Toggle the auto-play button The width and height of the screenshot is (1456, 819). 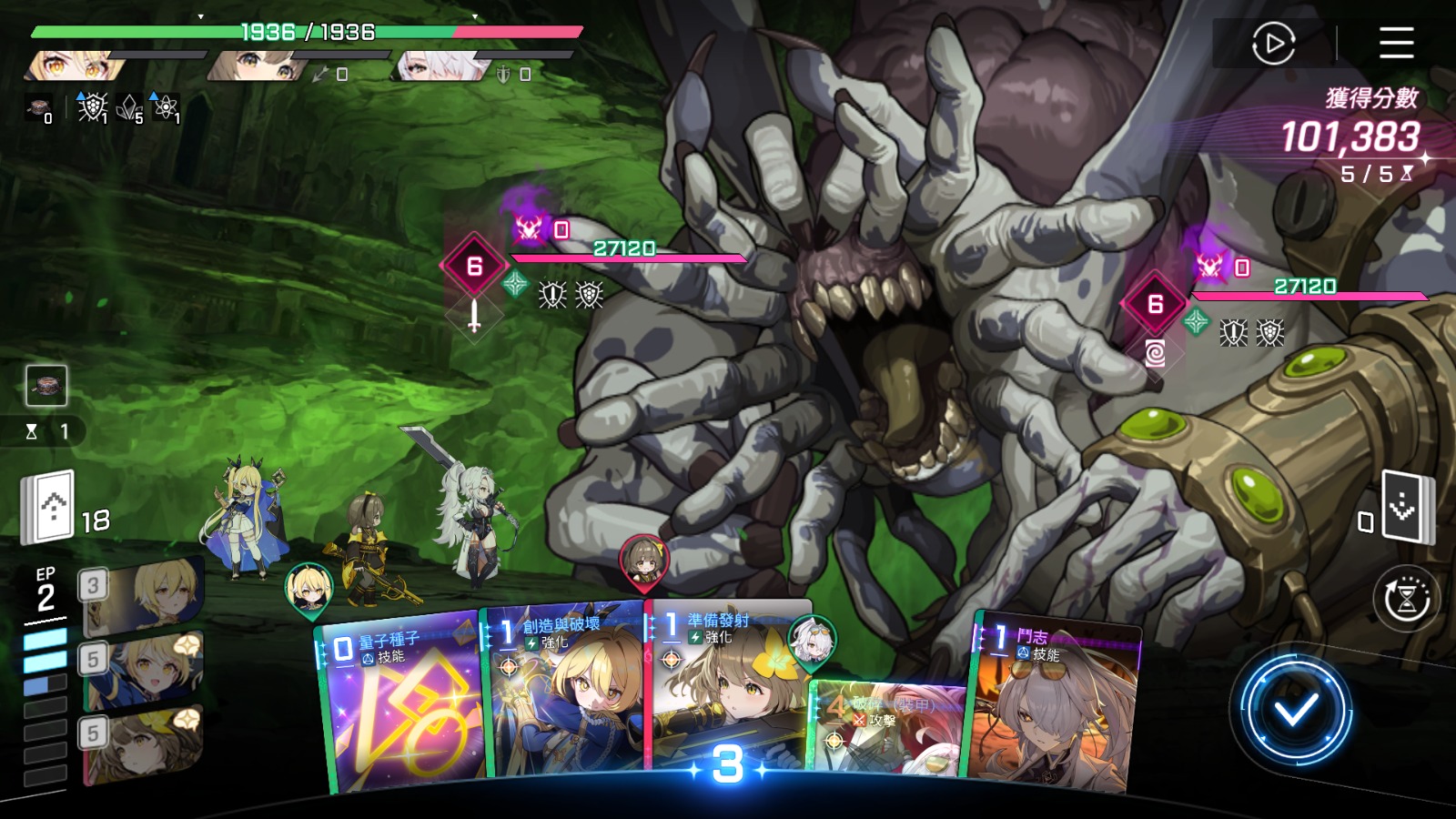[x=1273, y=43]
